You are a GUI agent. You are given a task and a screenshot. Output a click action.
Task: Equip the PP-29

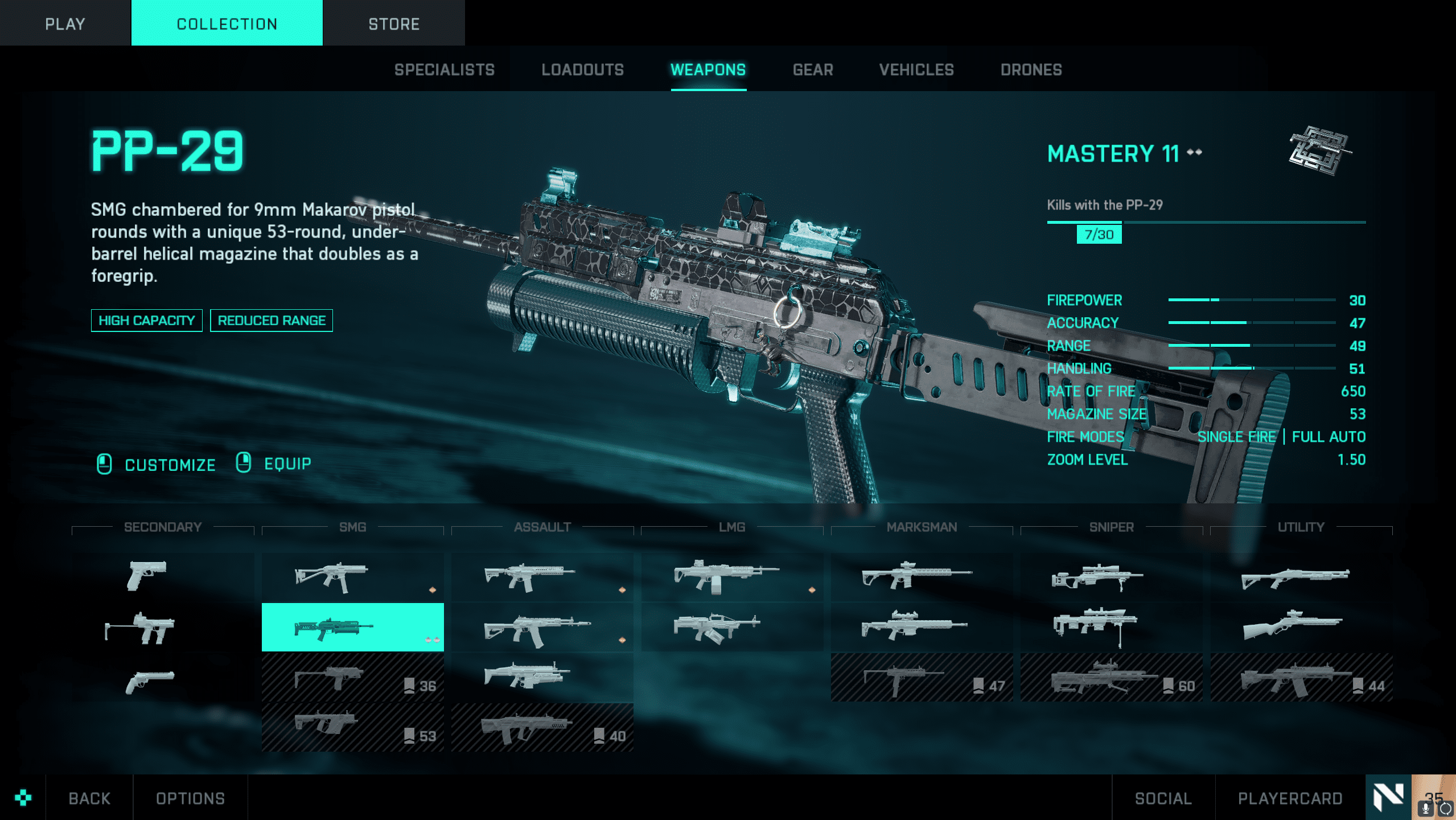287,464
